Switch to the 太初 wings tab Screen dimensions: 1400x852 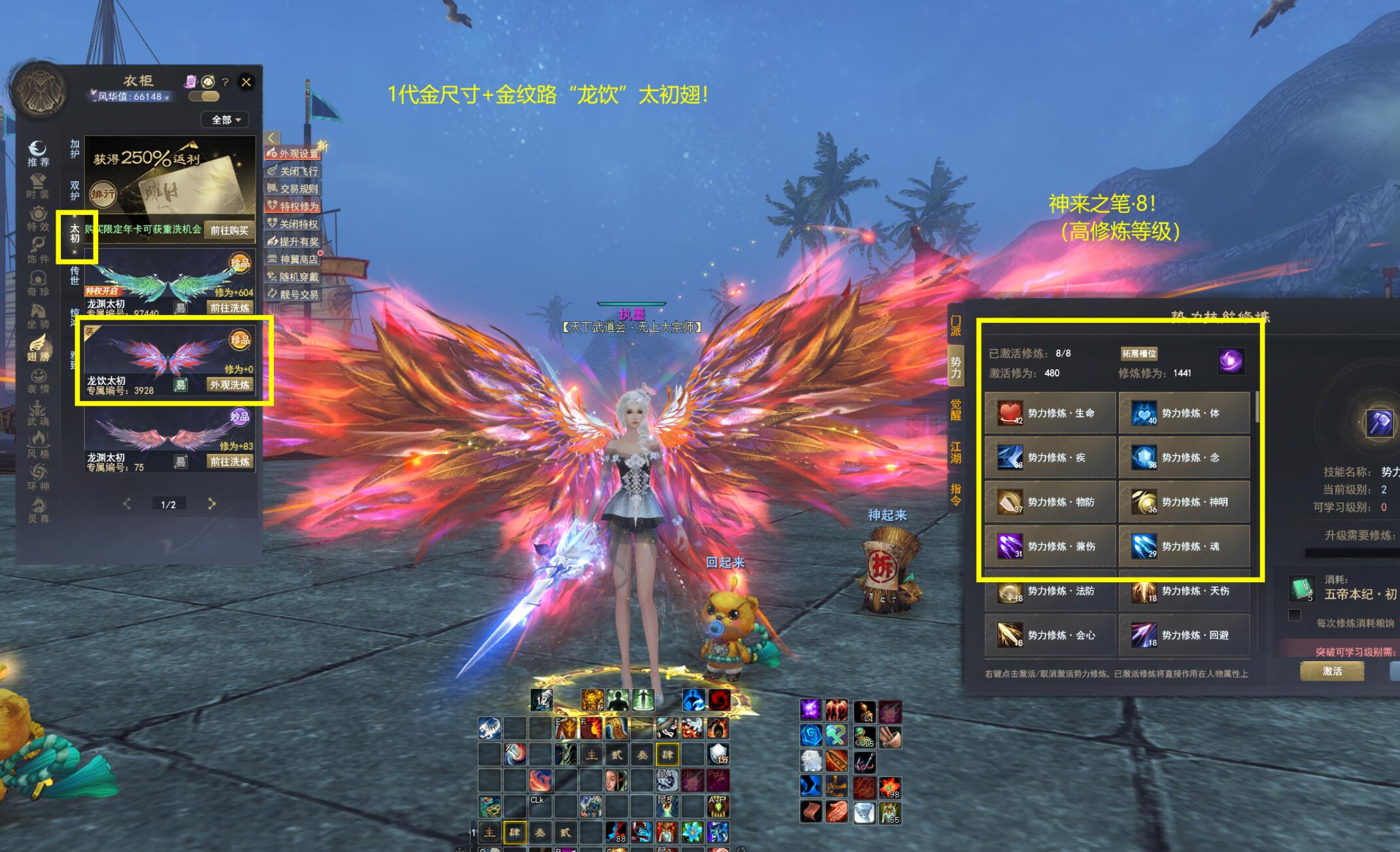tap(75, 233)
